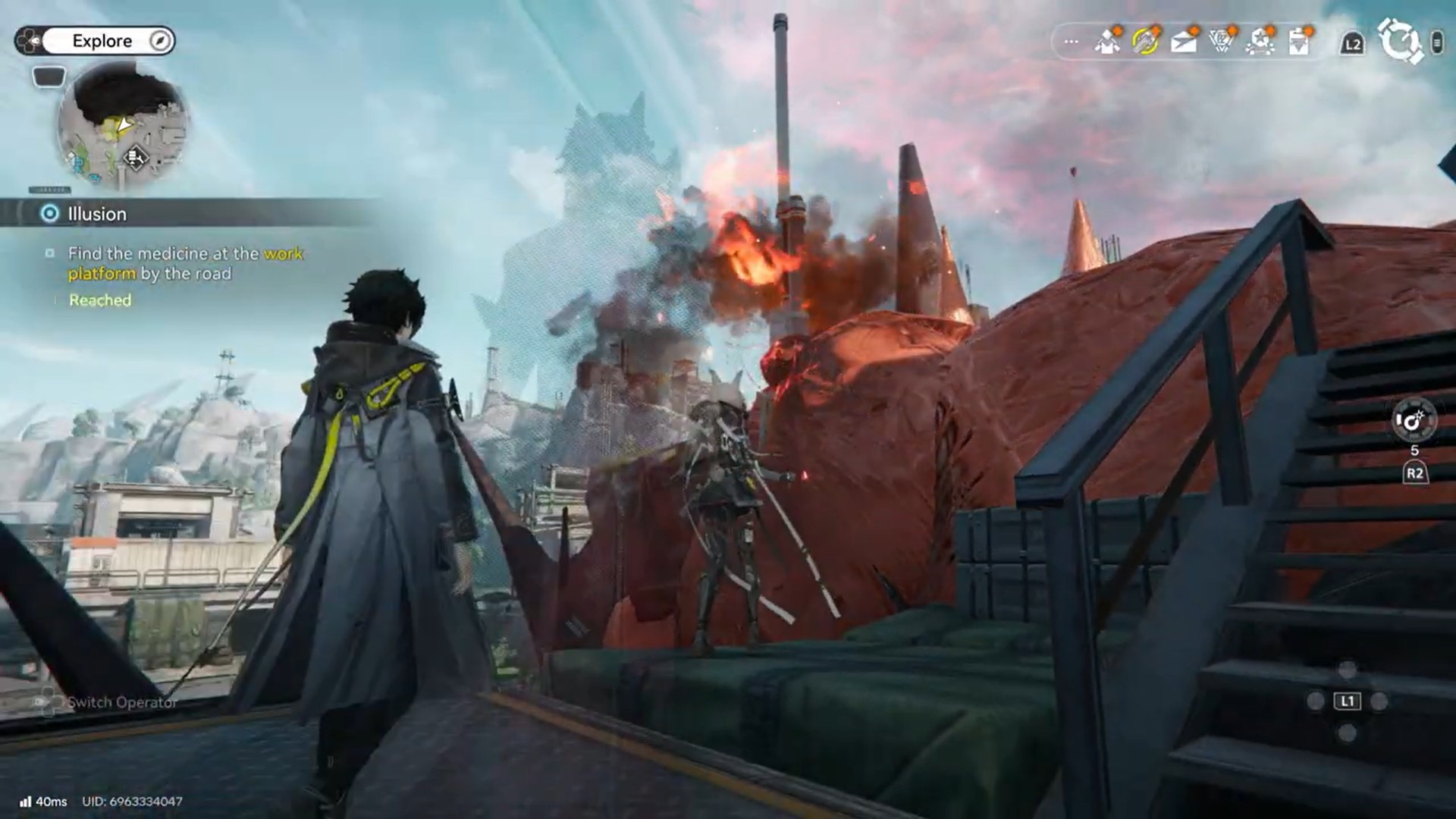Toggle the Explore mode banner
1456x819 pixels.
102,40
